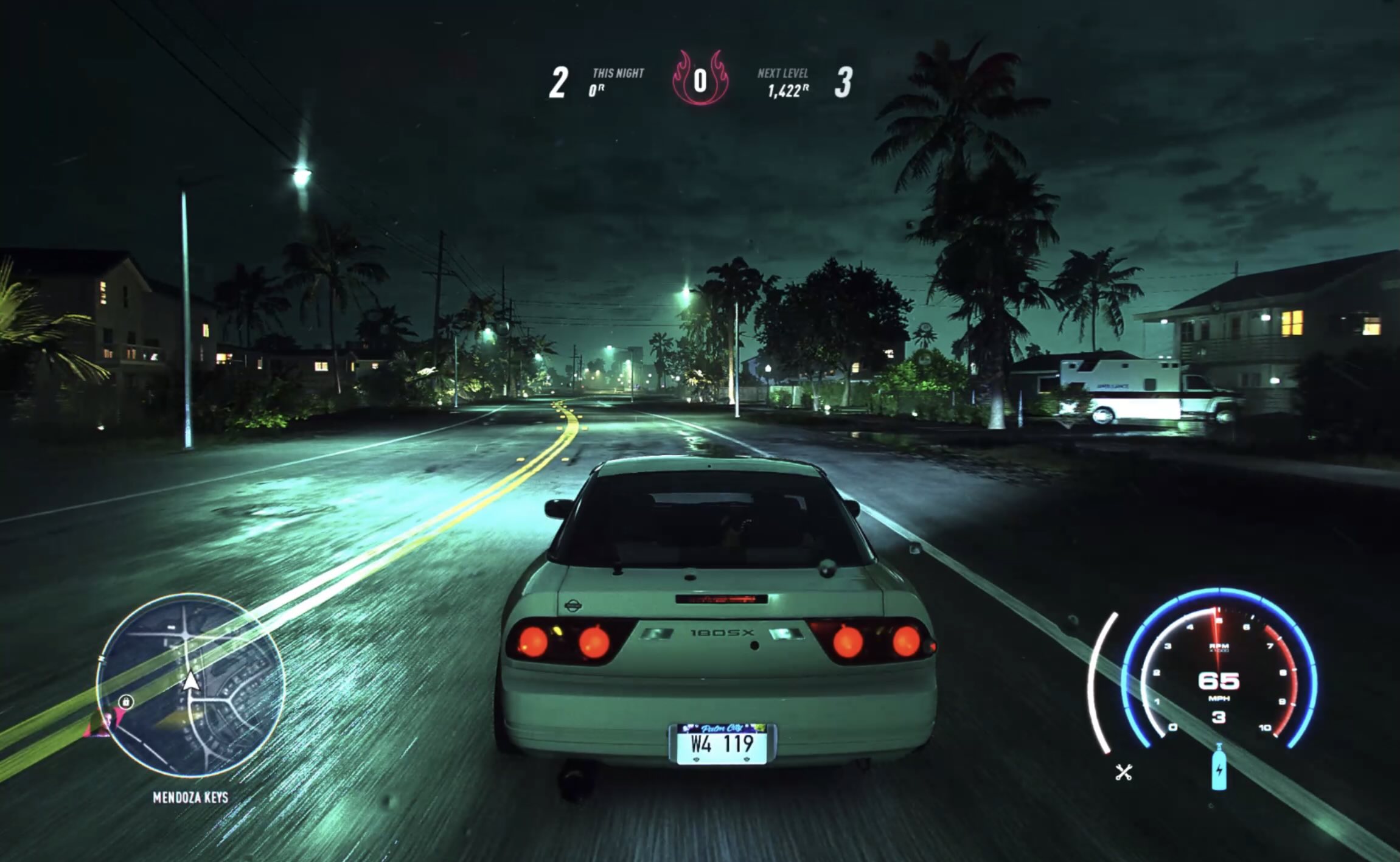Click the crossed wrench repair icon
This screenshot has width=1400, height=862.
click(1123, 773)
